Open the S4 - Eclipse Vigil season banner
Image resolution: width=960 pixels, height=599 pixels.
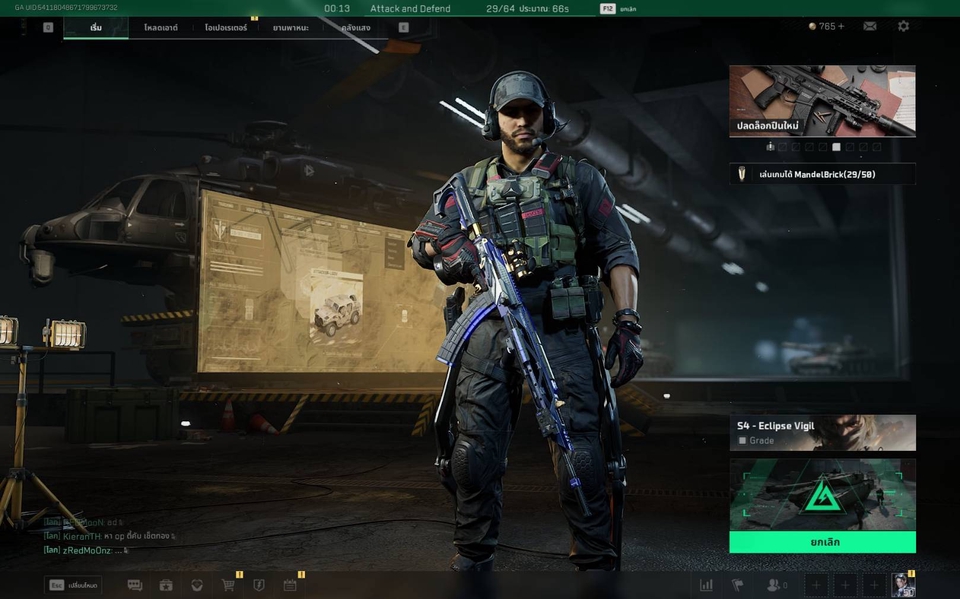[822, 432]
